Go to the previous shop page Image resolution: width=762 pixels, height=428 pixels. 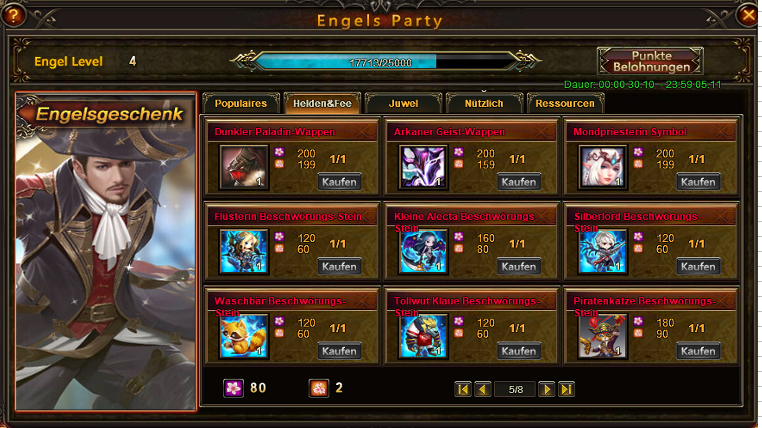click(483, 389)
